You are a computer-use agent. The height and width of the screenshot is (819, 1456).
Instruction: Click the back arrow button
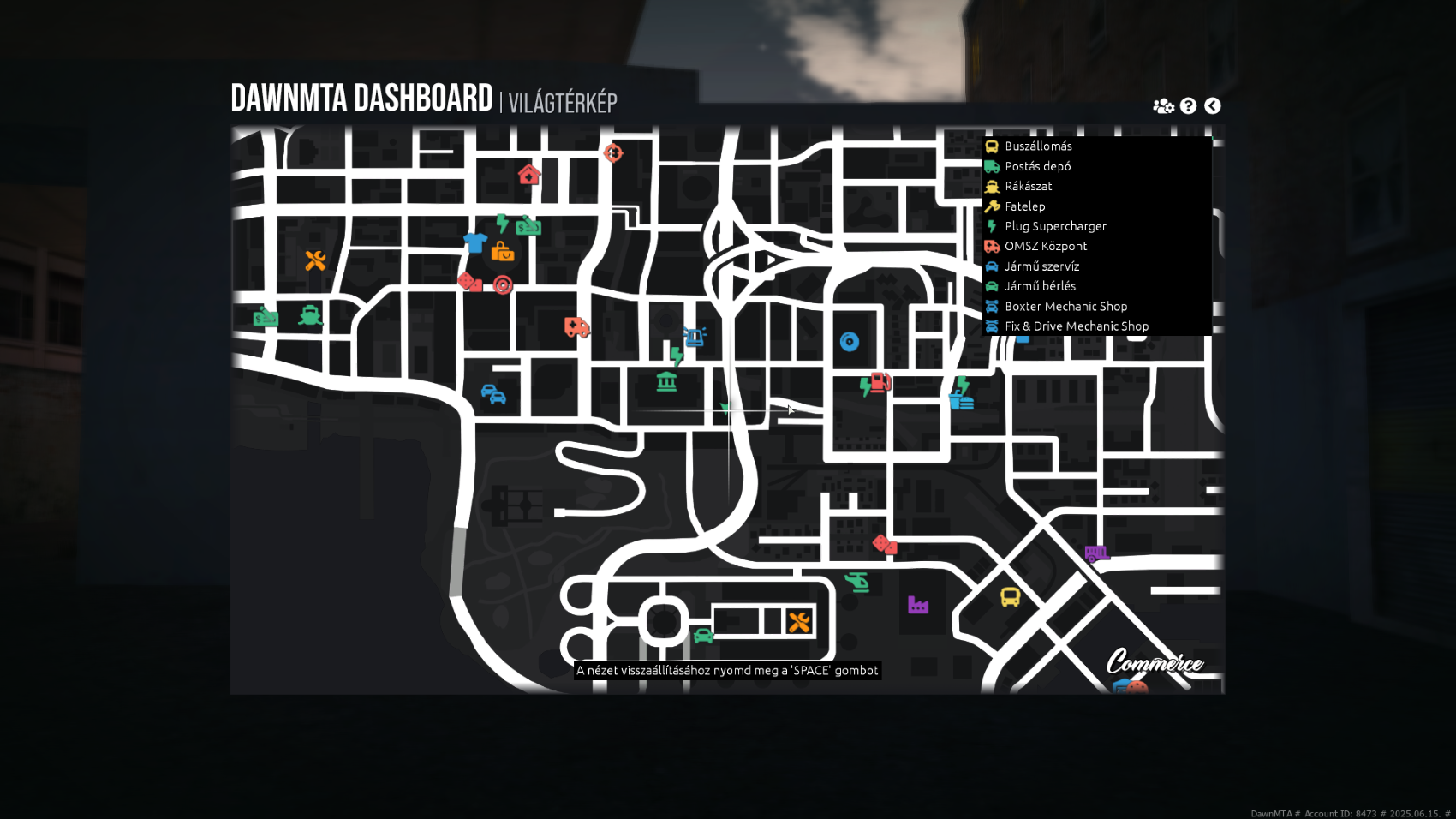1212,105
